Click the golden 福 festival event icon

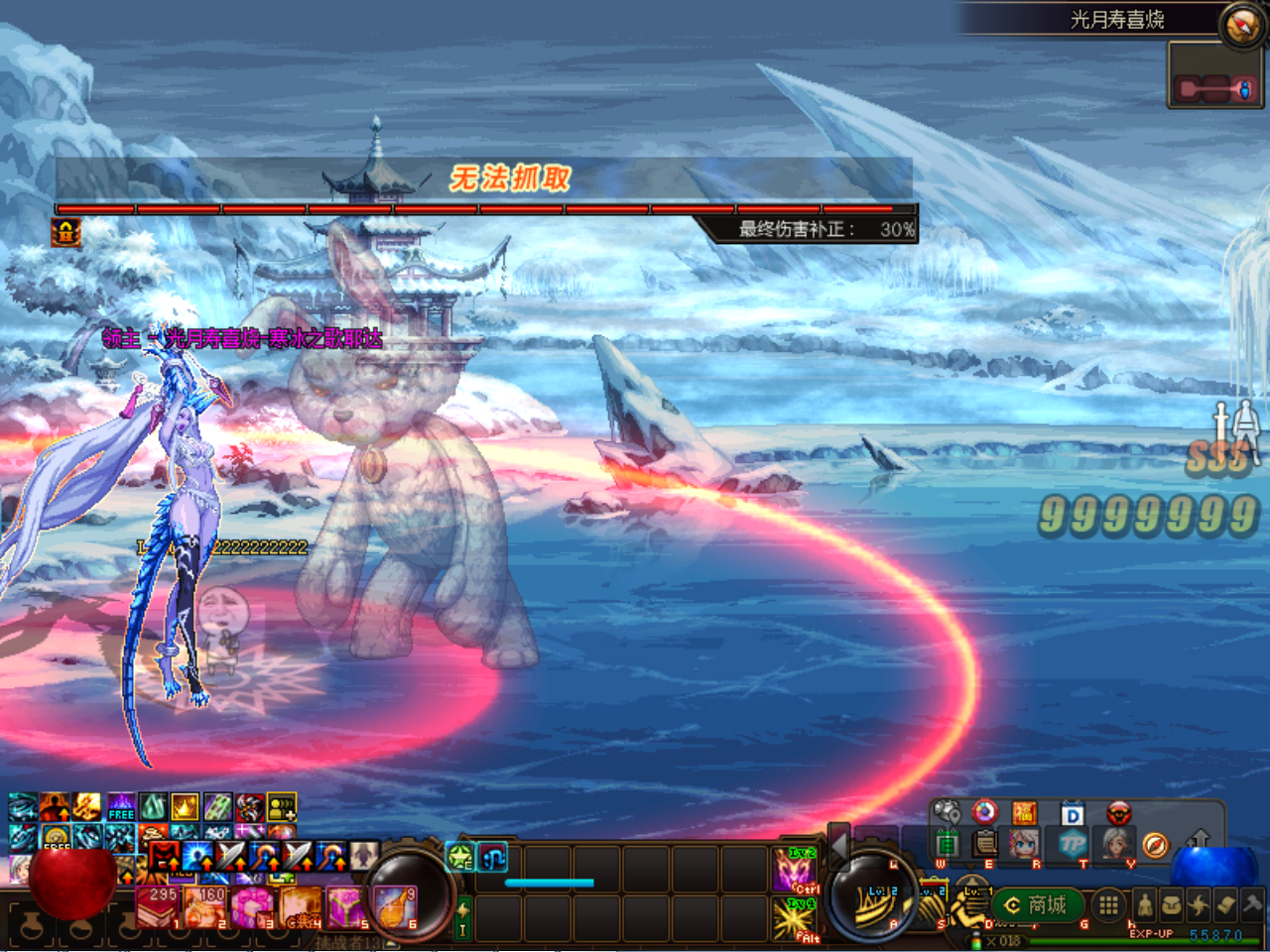[1024, 812]
